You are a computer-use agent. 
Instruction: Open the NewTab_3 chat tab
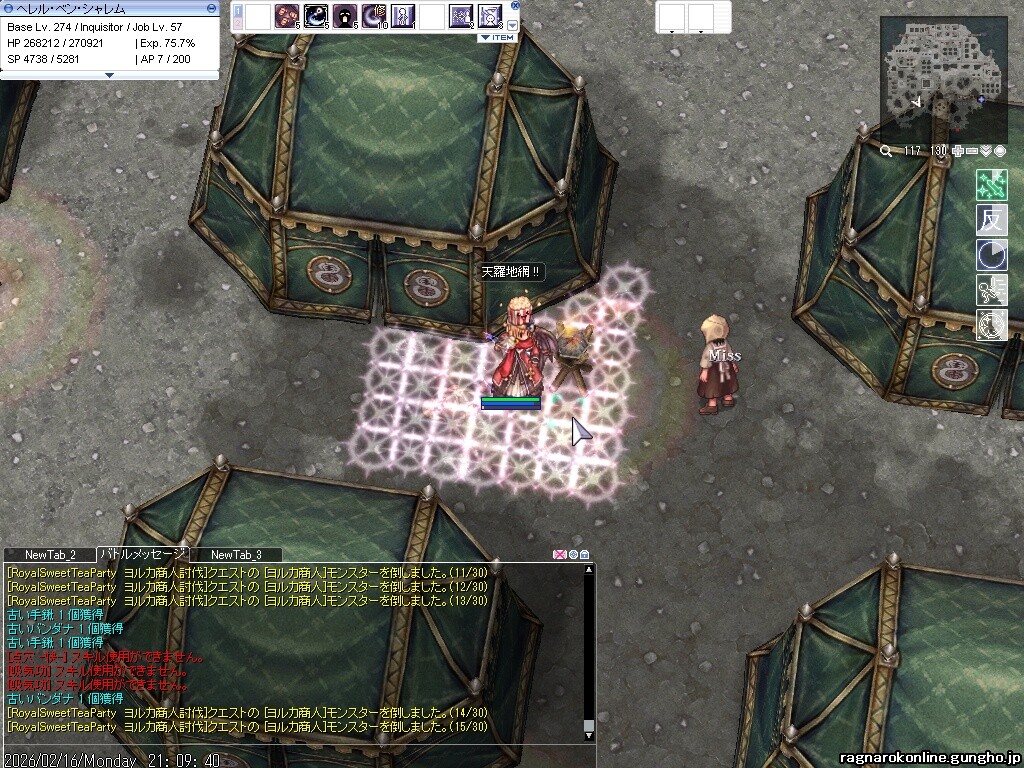[236, 554]
